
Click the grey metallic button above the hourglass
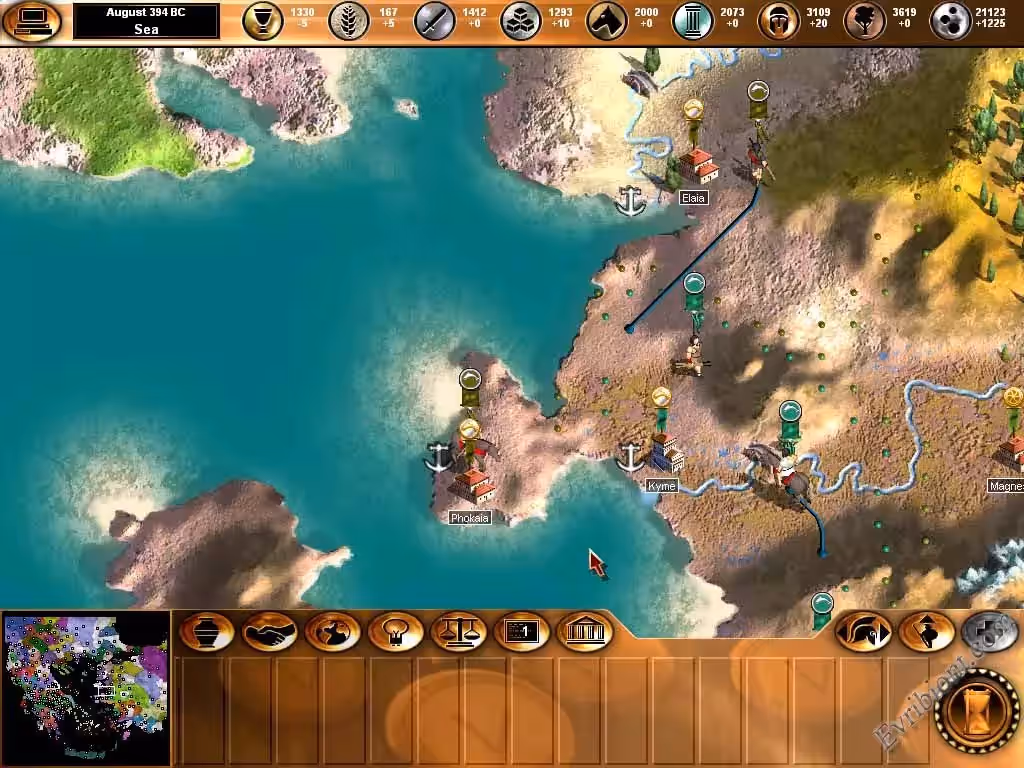click(988, 632)
